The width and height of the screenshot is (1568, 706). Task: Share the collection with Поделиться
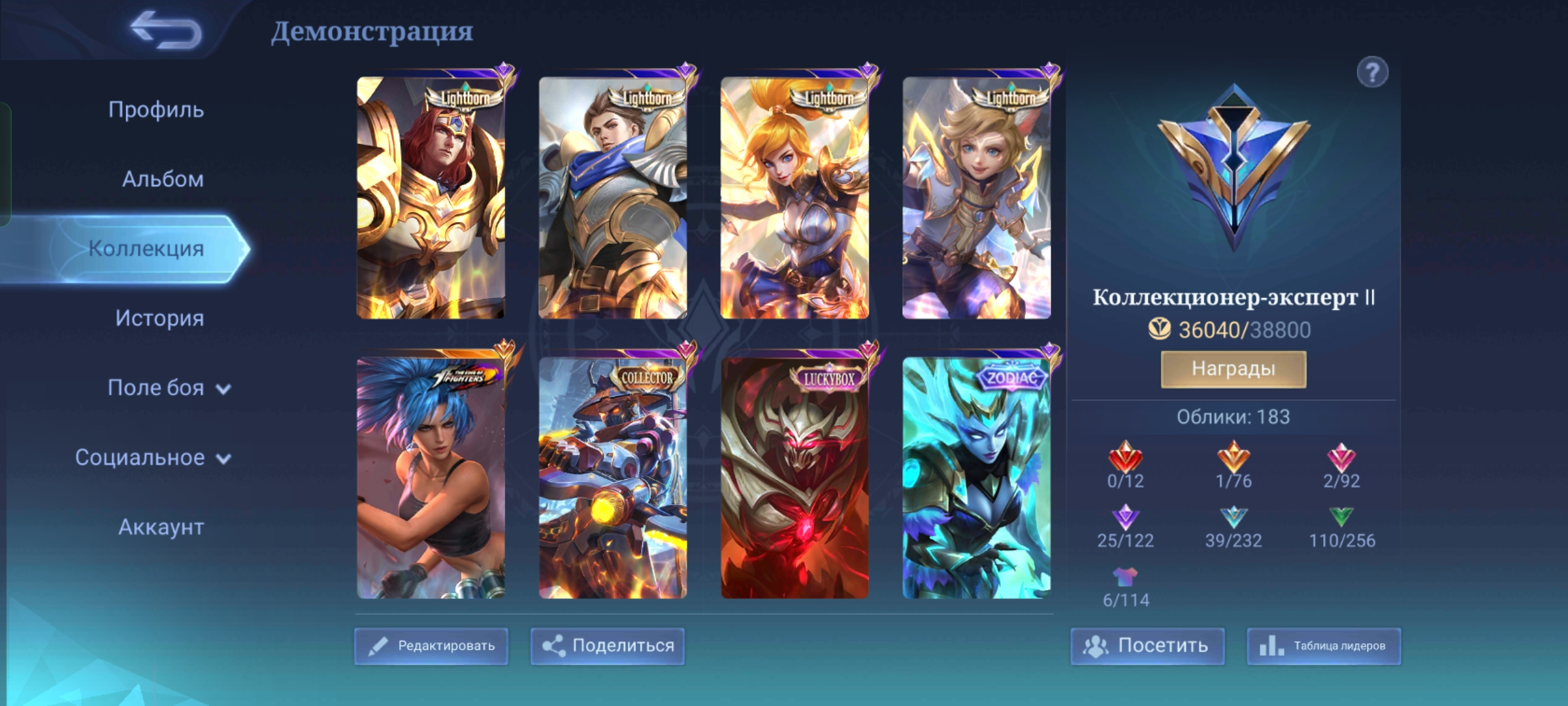(x=608, y=646)
